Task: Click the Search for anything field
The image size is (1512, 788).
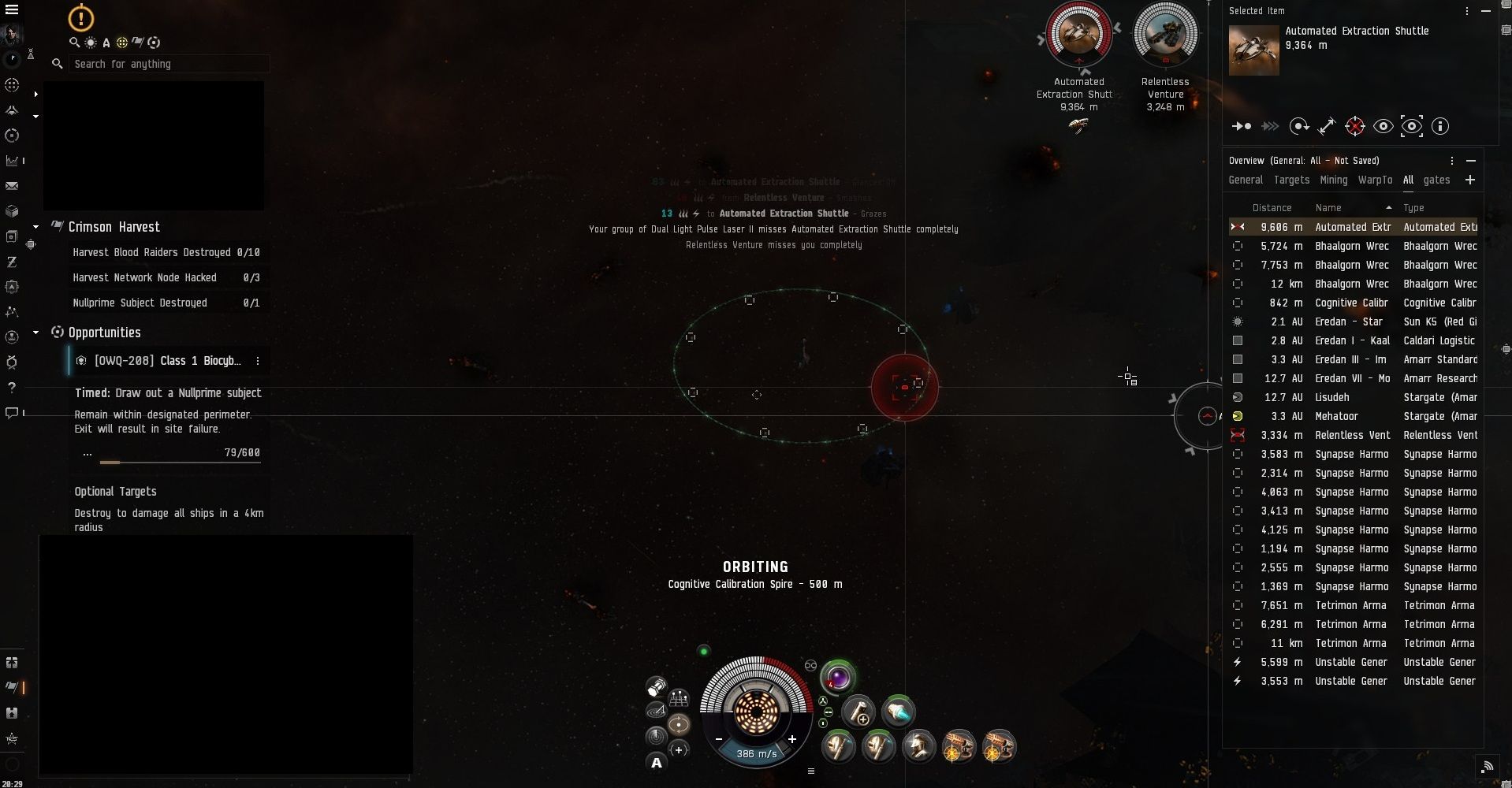Action: point(168,64)
